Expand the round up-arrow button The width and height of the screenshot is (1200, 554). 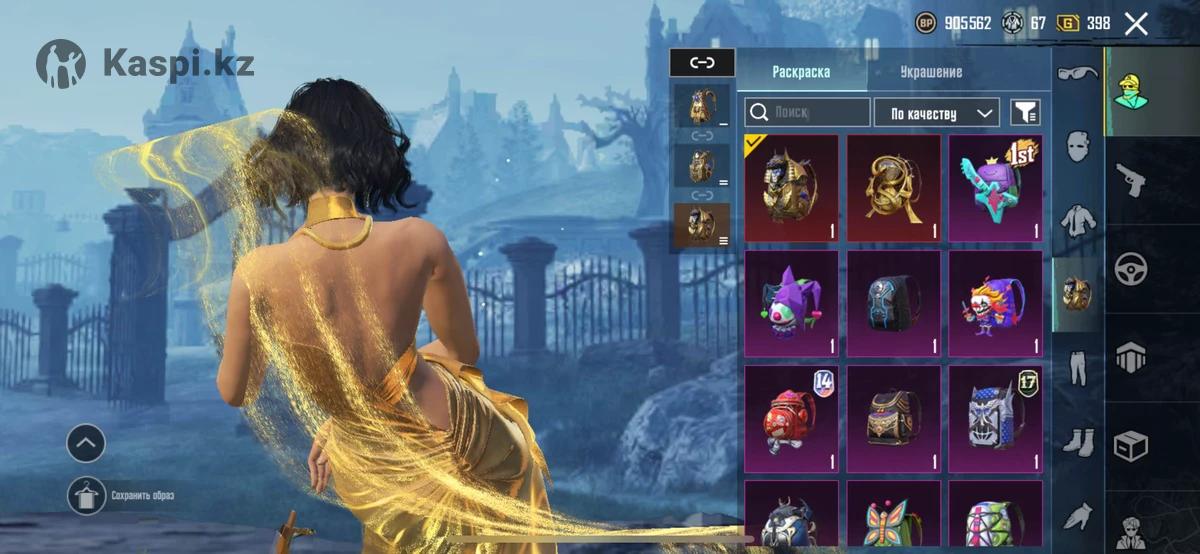tap(86, 442)
